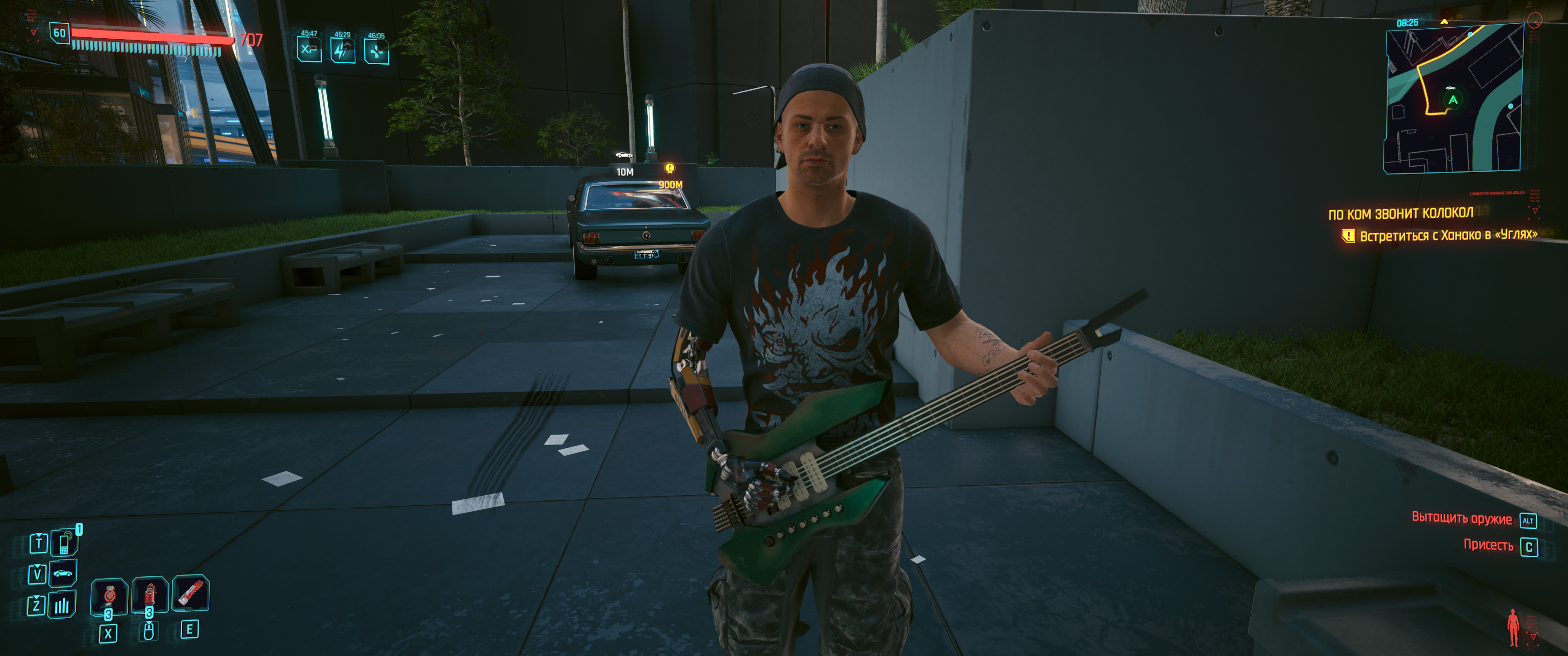This screenshot has width=1568, height=656.
Task: Open the minimap
Action: tap(1454, 97)
